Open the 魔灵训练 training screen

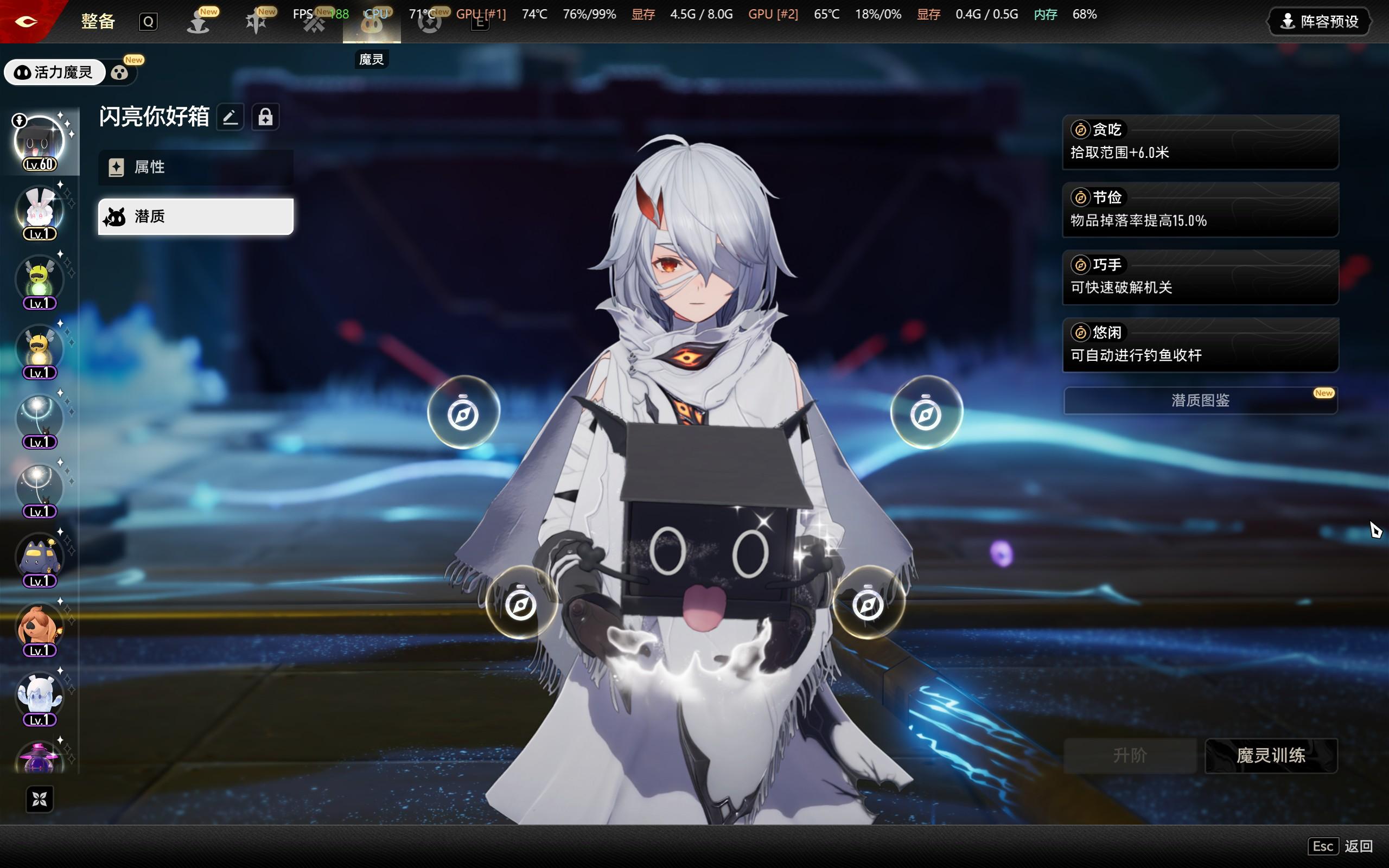(x=1271, y=755)
